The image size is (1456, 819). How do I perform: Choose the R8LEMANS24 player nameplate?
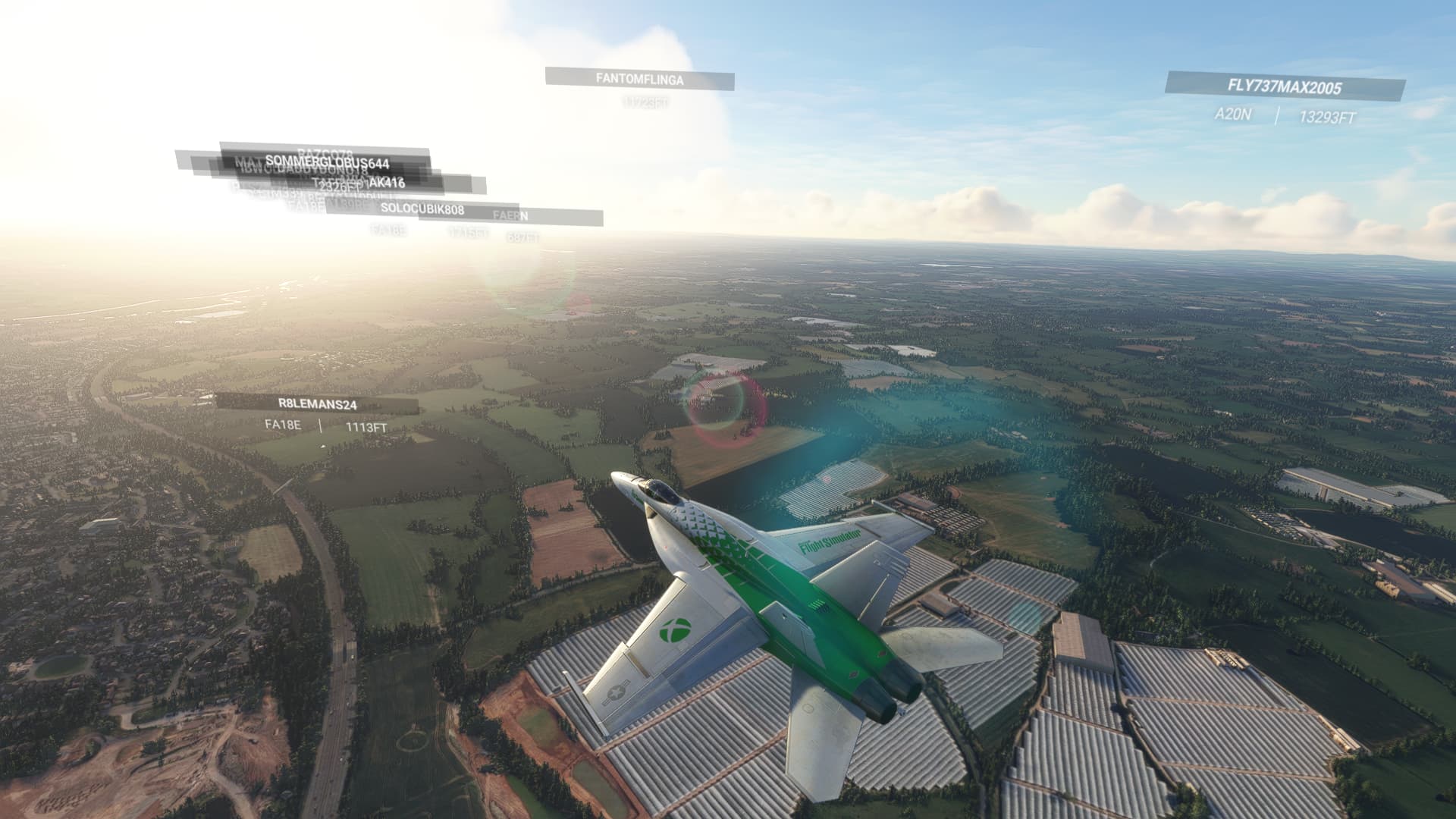[x=317, y=404]
